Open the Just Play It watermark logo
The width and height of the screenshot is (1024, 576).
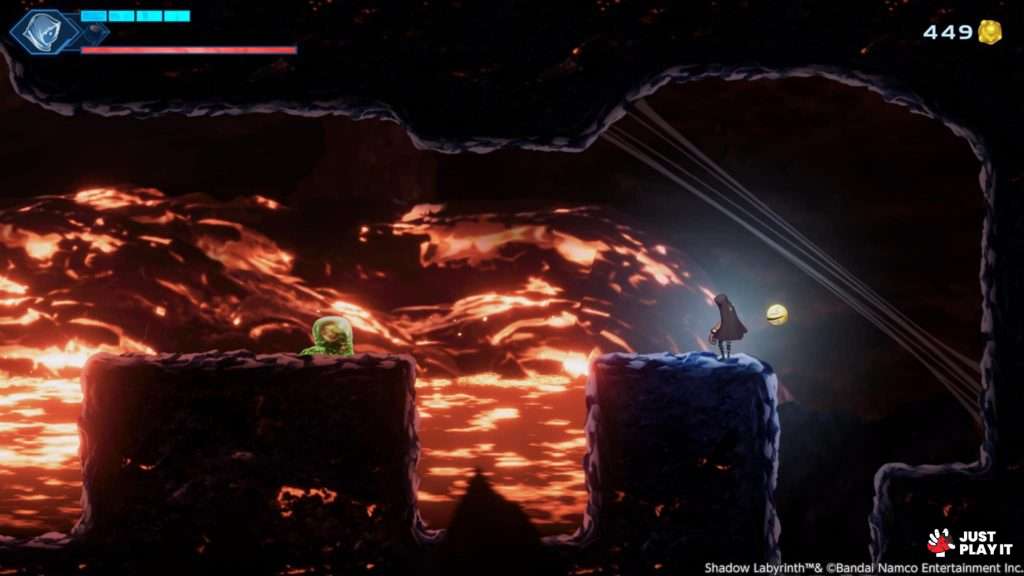(969, 542)
